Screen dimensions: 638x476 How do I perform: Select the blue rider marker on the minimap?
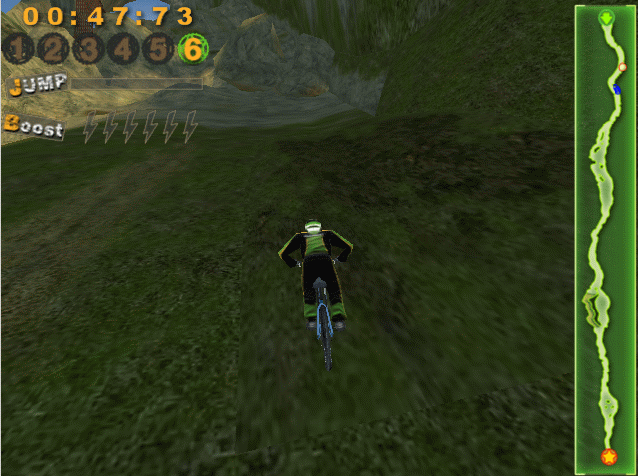tap(617, 87)
